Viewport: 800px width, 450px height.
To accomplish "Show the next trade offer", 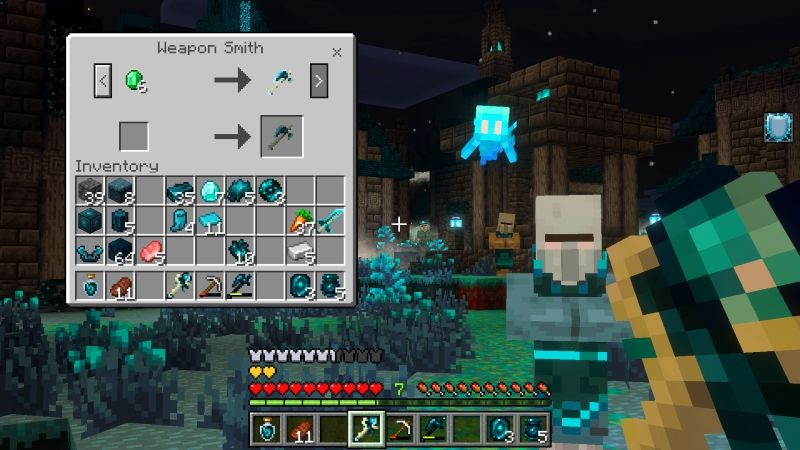I will coord(319,81).
